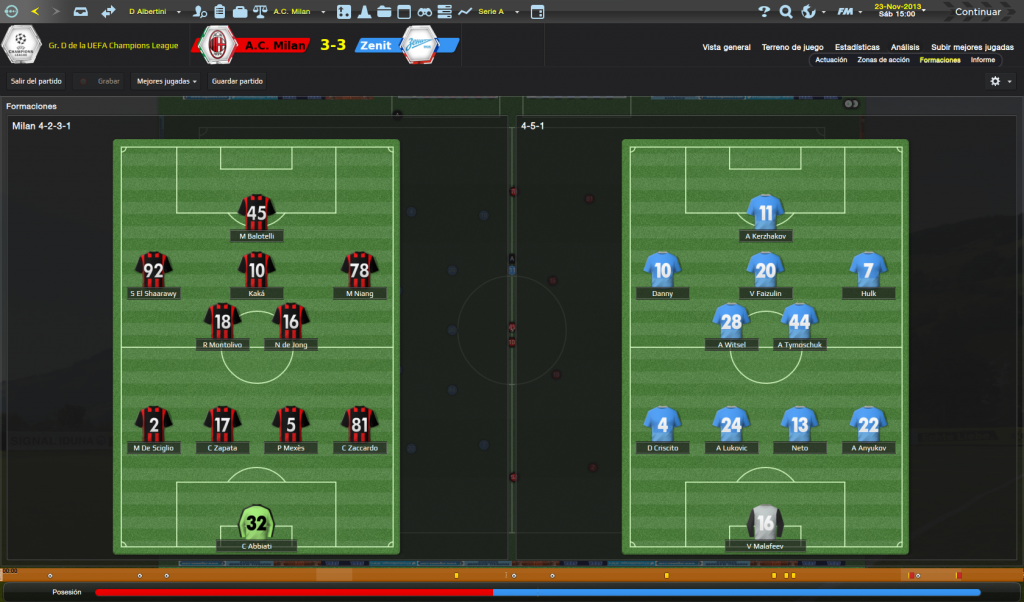Go to the Análisis tab
This screenshot has height=602, width=1024.
point(905,47)
